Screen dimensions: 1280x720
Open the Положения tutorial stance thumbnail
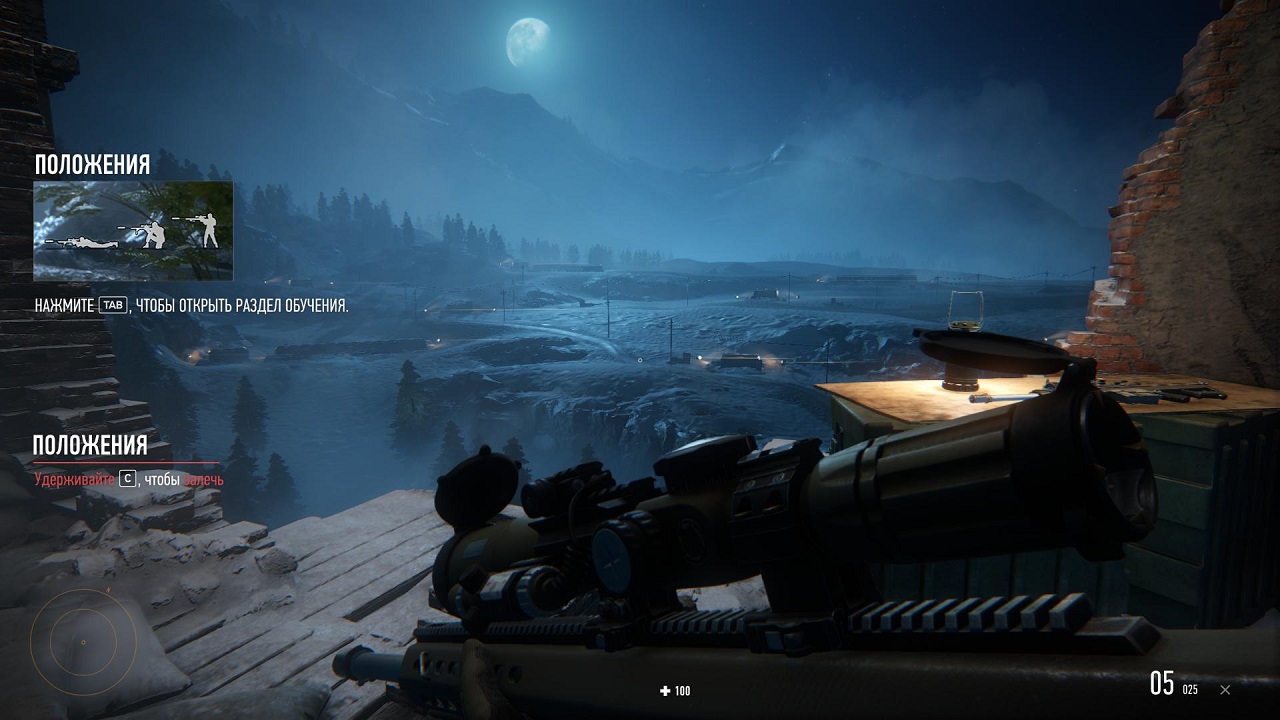[133, 231]
